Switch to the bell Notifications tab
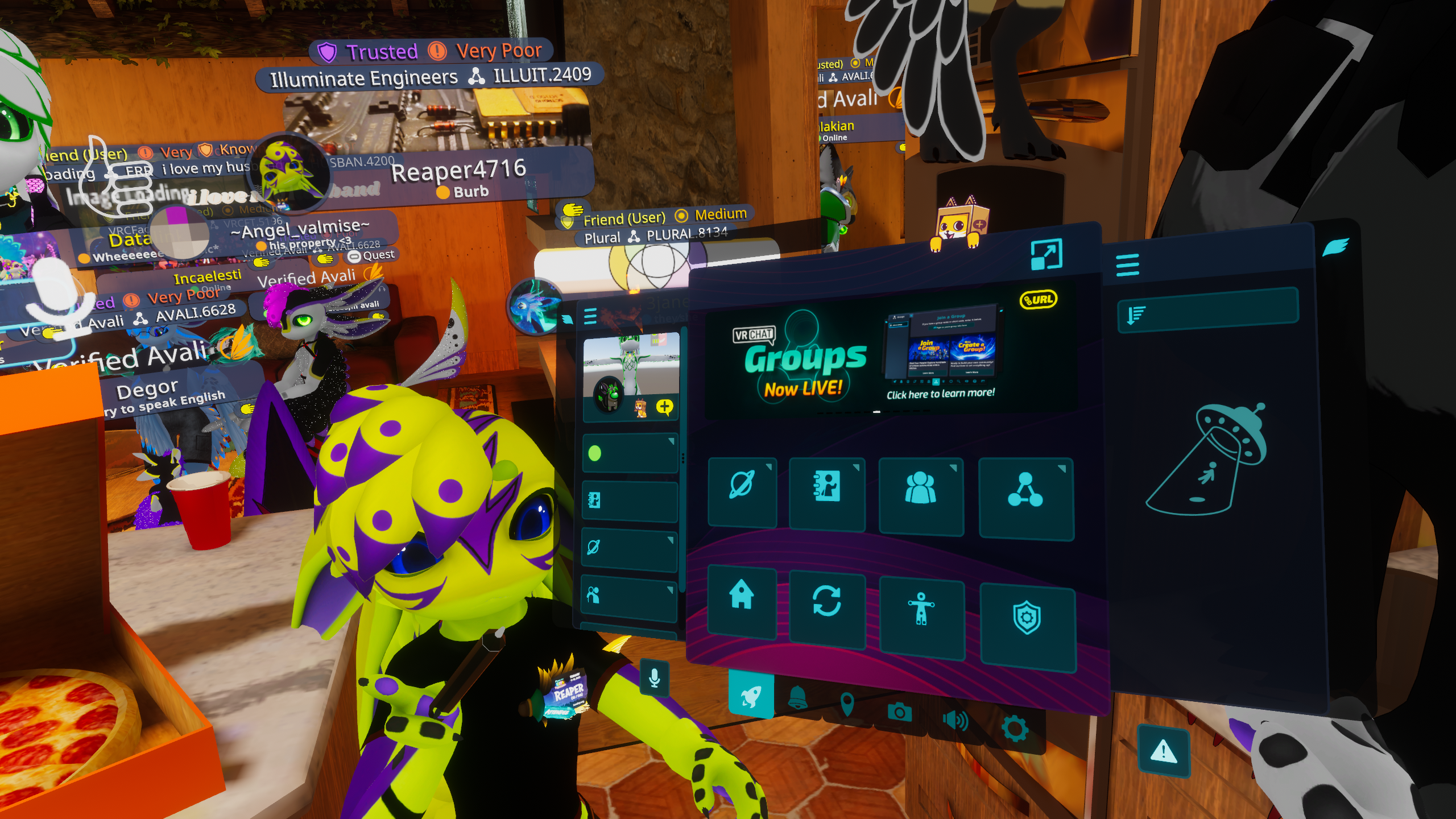 (797, 698)
